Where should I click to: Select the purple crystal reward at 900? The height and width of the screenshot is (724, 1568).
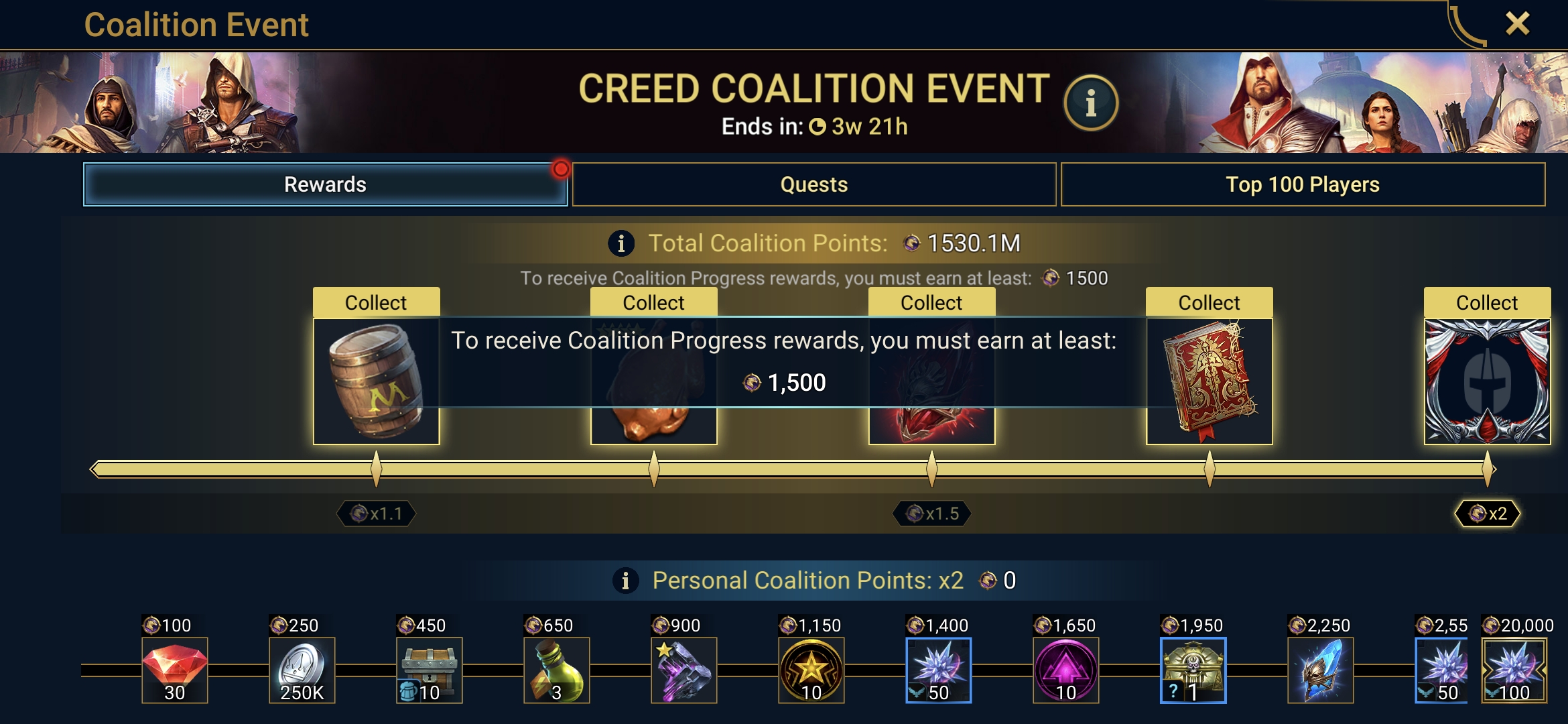pyautogui.click(x=684, y=670)
